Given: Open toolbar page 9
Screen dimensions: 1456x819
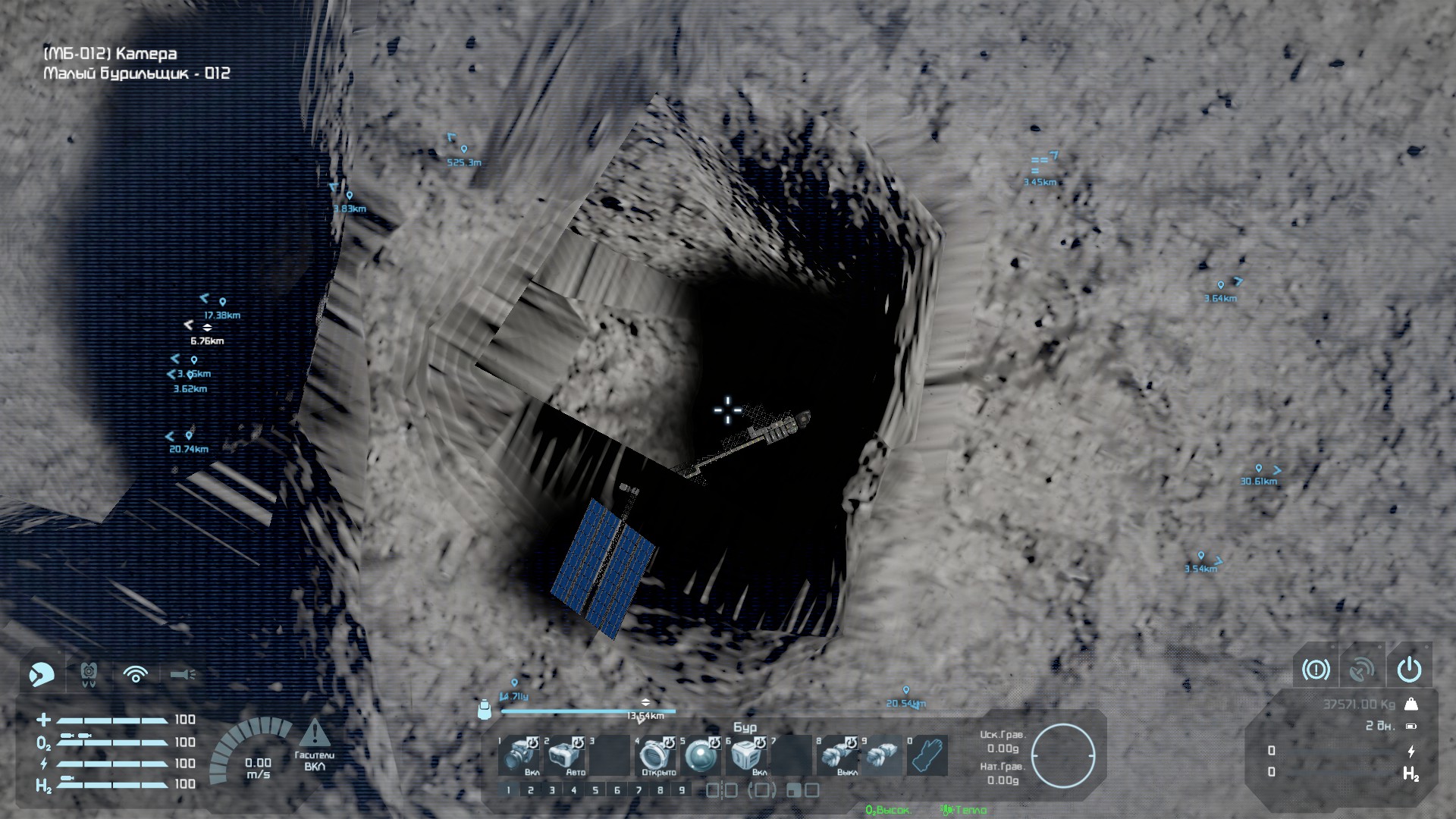Looking at the screenshot, I should pos(682,790).
